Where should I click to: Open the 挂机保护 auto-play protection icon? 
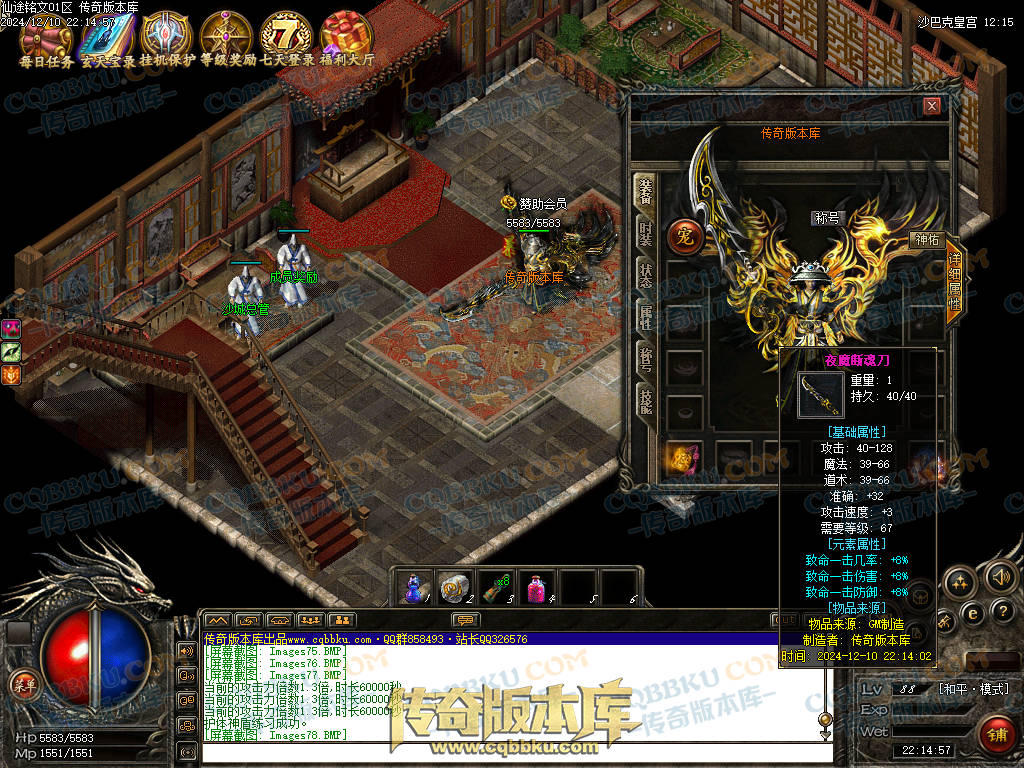pos(166,36)
